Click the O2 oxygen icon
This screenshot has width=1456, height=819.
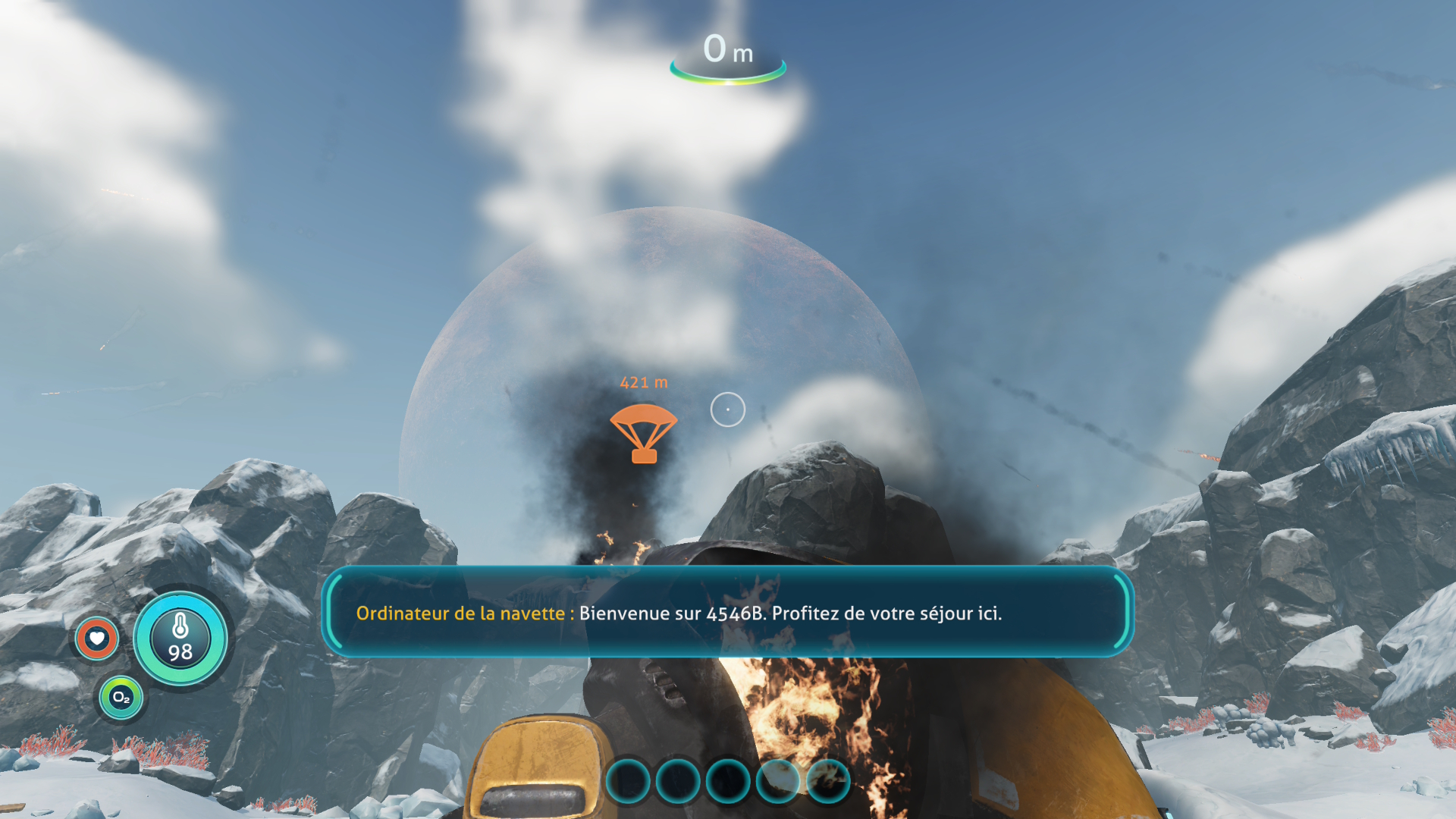pos(121,697)
